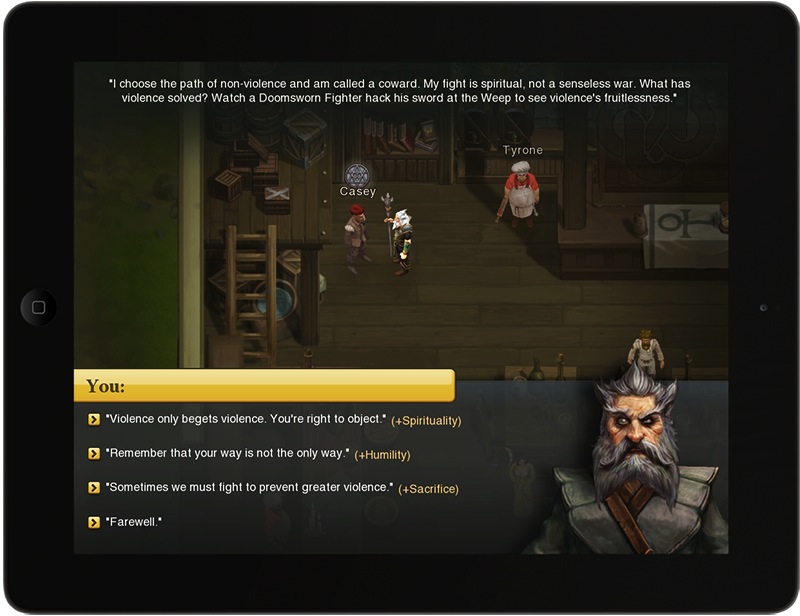
Task: Choose the "Violence only begets violence" Spirituality reply
Action: (x=245, y=420)
